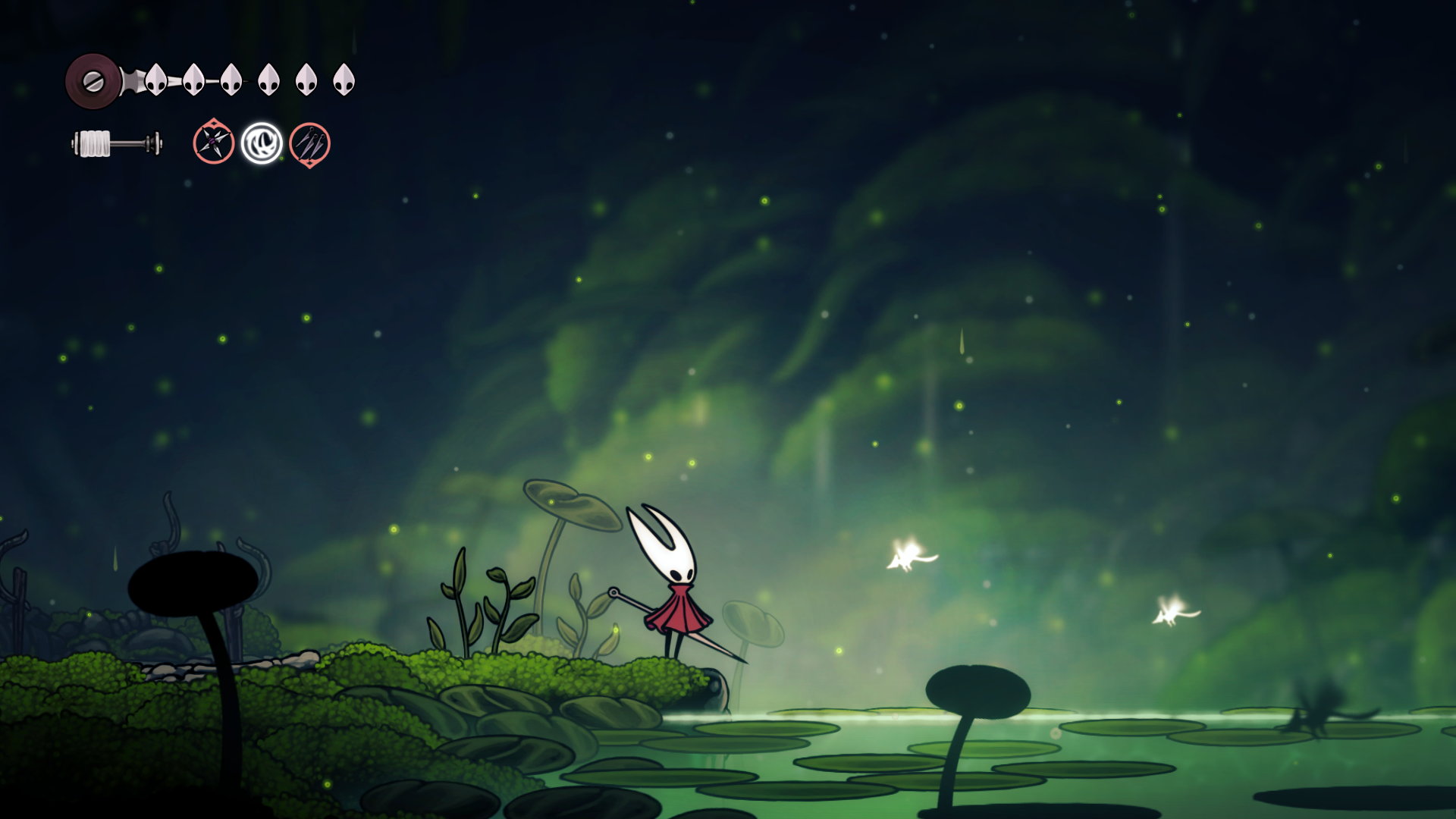Activate the glowing white silk skill icon
This screenshot has width=1456, height=819.
pos(262,143)
